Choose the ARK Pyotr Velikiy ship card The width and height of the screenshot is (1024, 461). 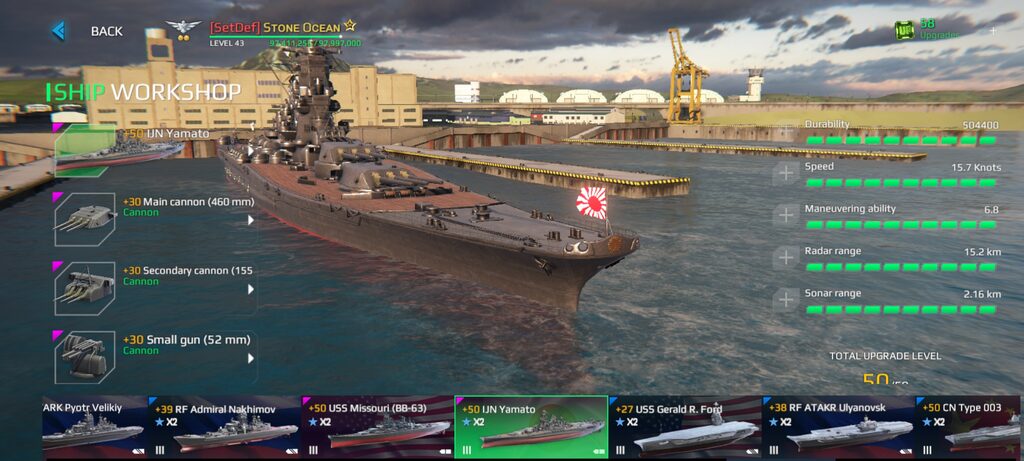pos(94,427)
